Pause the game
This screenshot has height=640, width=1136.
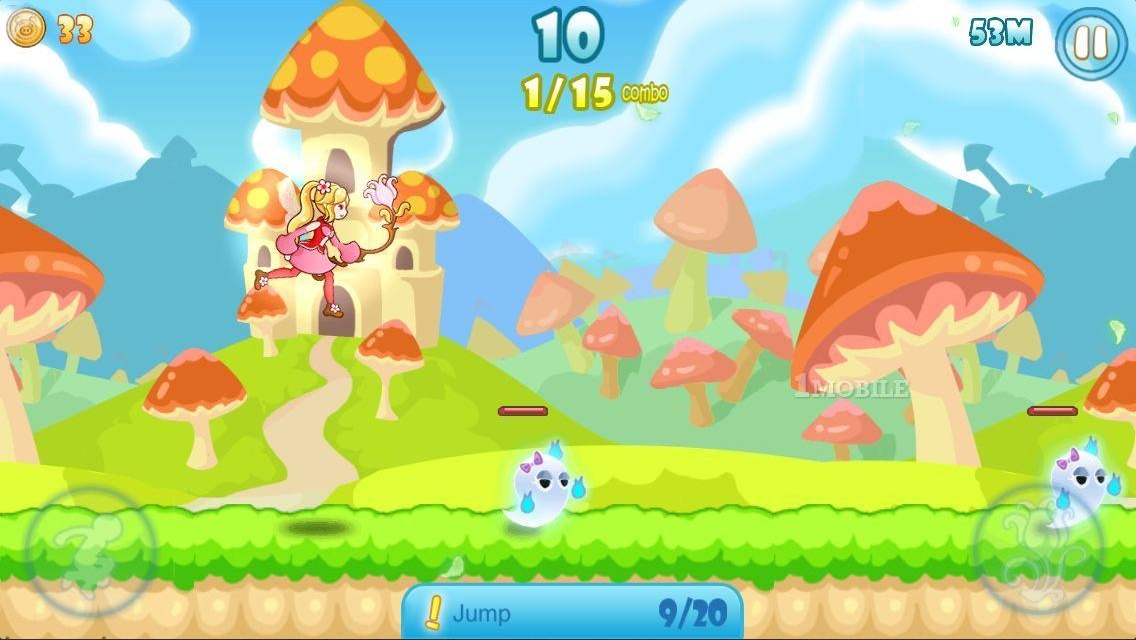[x=1091, y=42]
